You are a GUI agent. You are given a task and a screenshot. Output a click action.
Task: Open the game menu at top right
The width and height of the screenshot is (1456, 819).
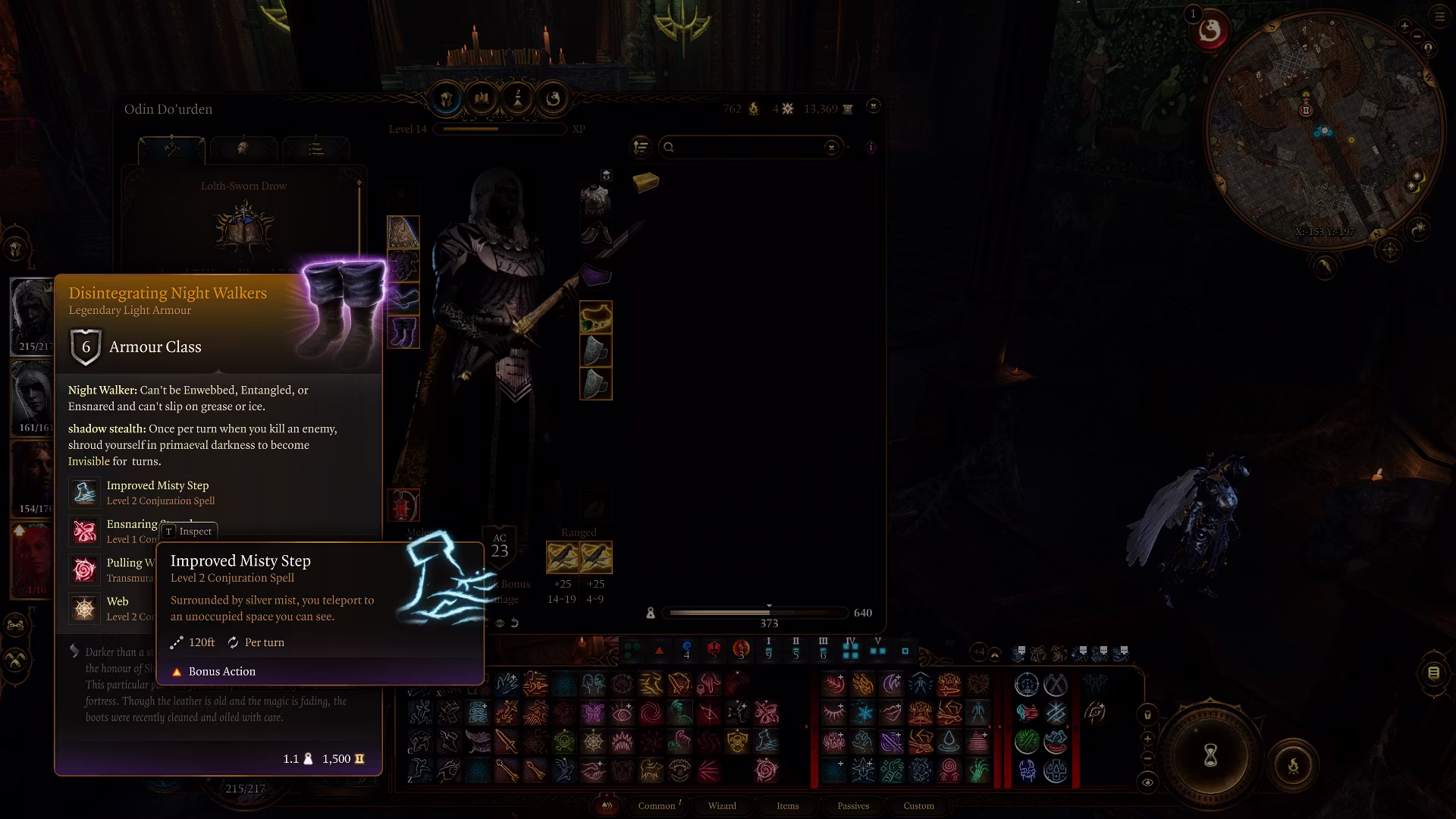pos(1439,16)
